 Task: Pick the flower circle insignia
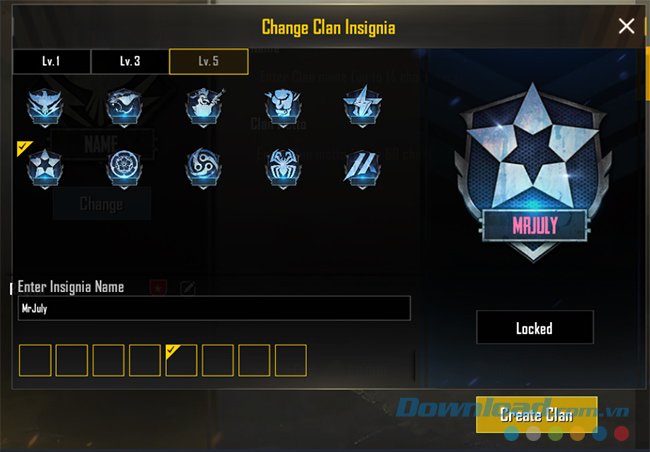pos(124,167)
